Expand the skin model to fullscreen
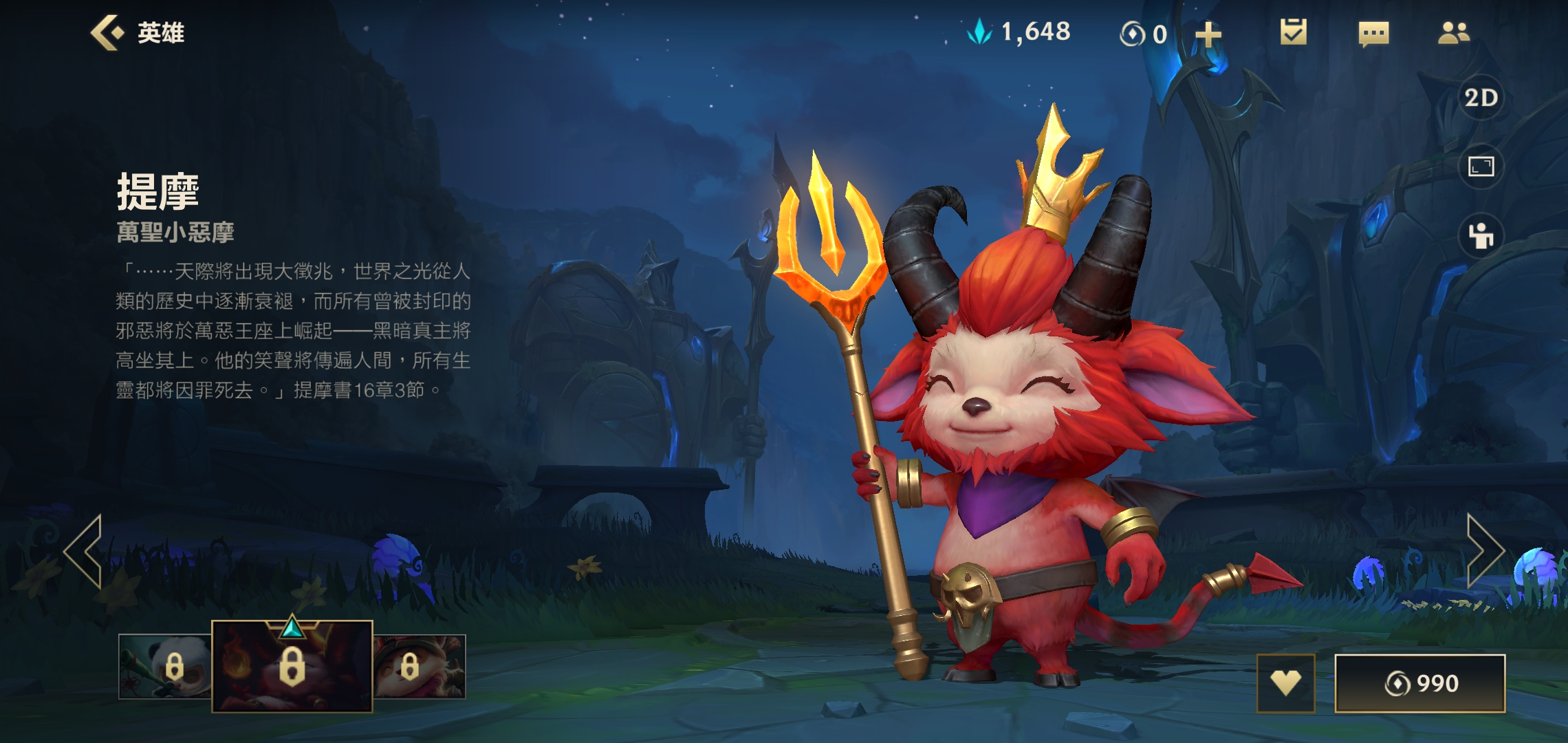Viewport: 1568px width, 743px height. click(1481, 166)
